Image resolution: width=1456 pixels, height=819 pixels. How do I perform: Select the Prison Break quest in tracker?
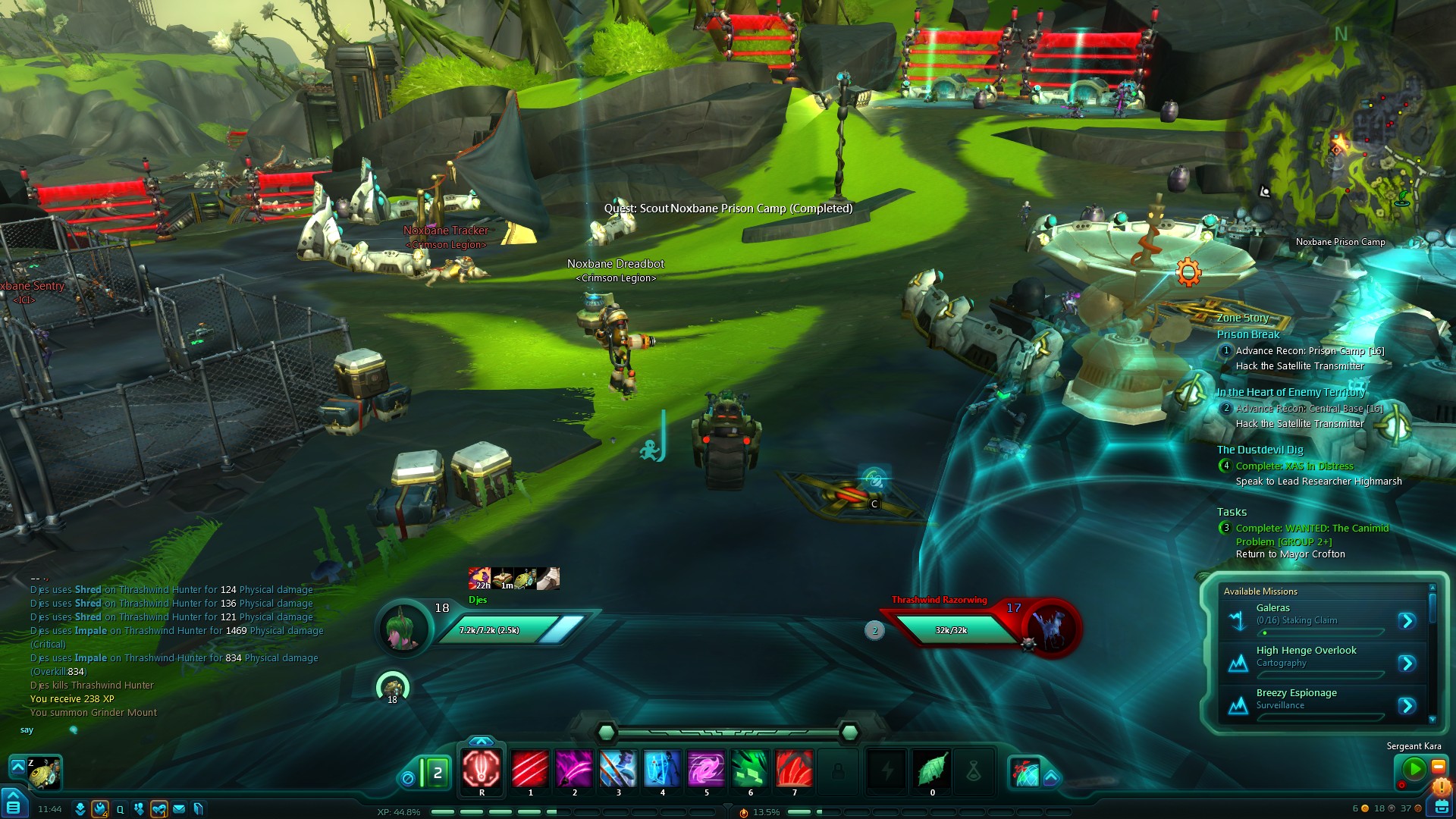pyautogui.click(x=1247, y=334)
